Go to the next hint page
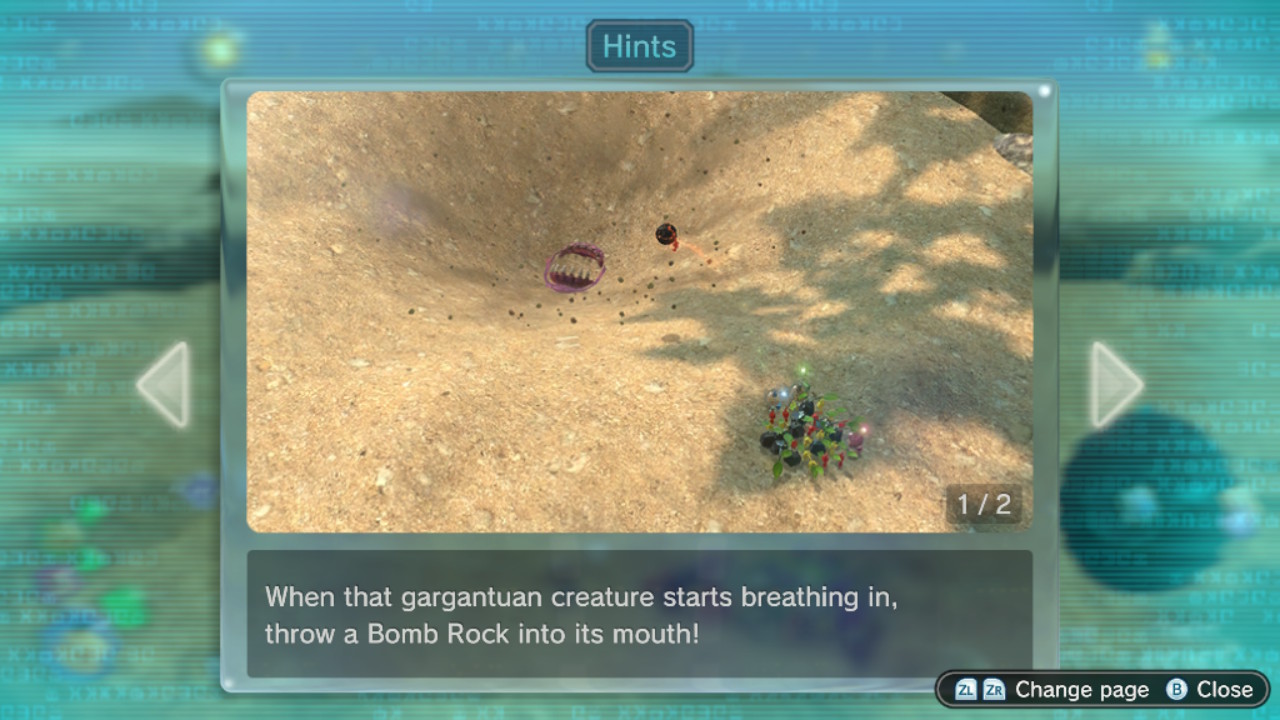The image size is (1280, 720). pos(1114,385)
